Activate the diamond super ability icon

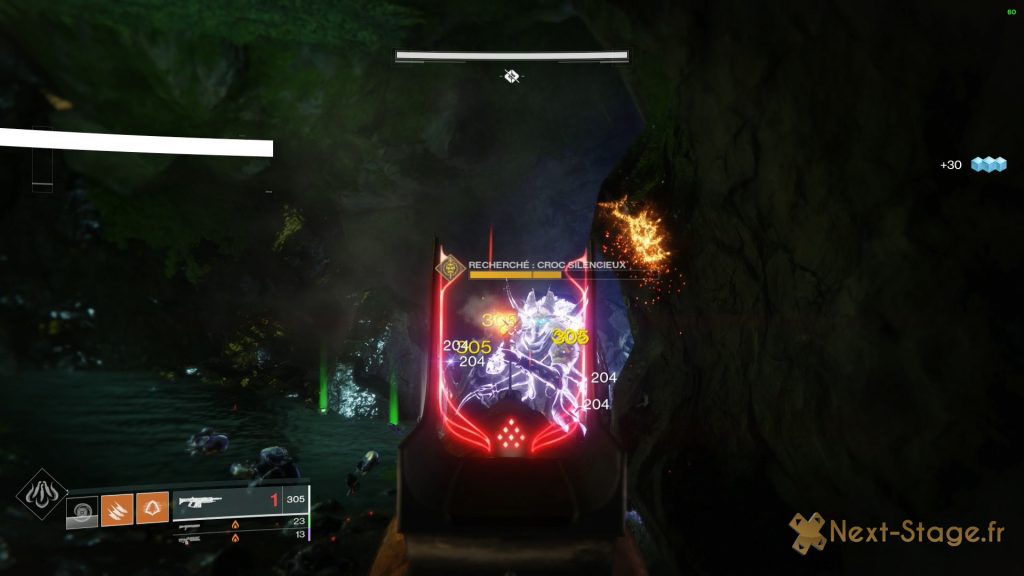click(42, 495)
